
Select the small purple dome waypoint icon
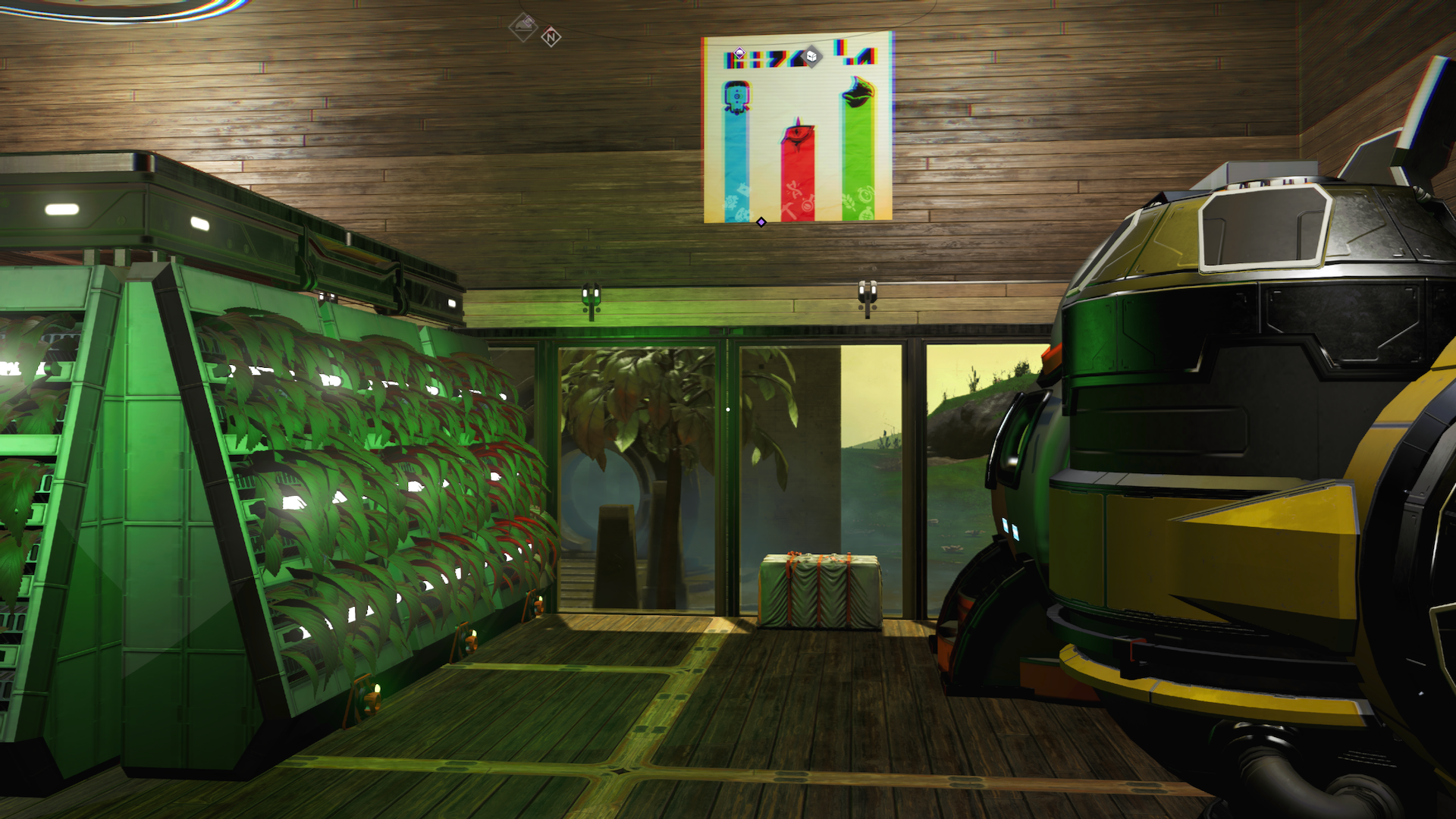(739, 54)
